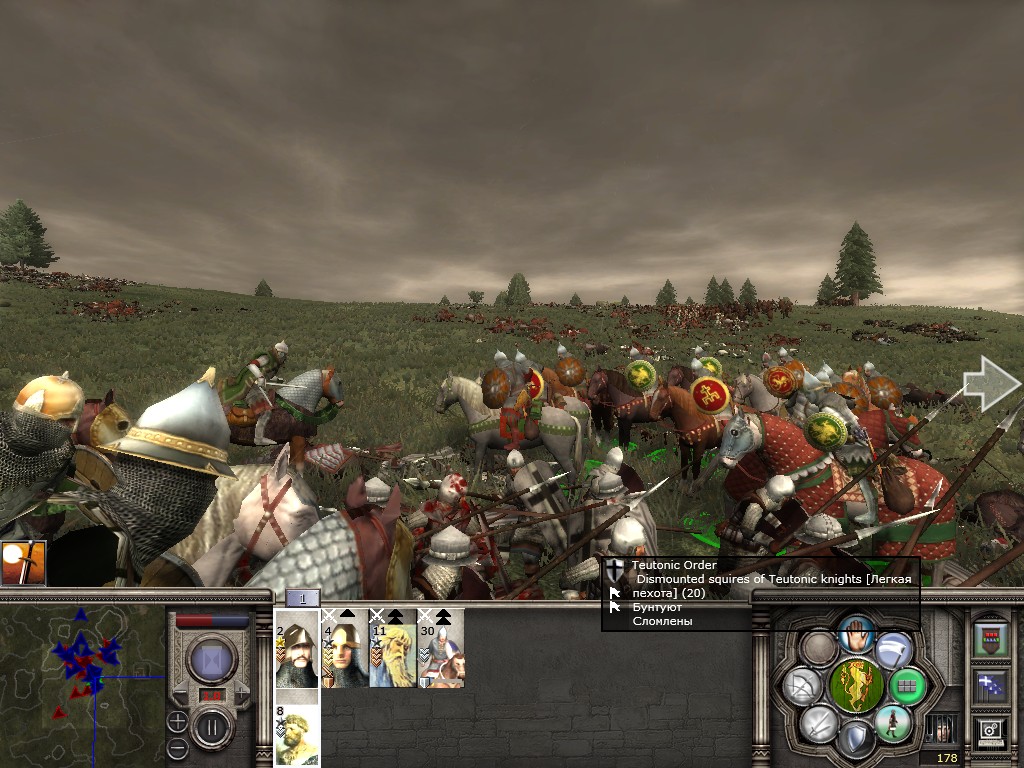Screen dimensions: 1024x768
Task: Select the unit card with 2 soldiers
Action: [x=296, y=649]
